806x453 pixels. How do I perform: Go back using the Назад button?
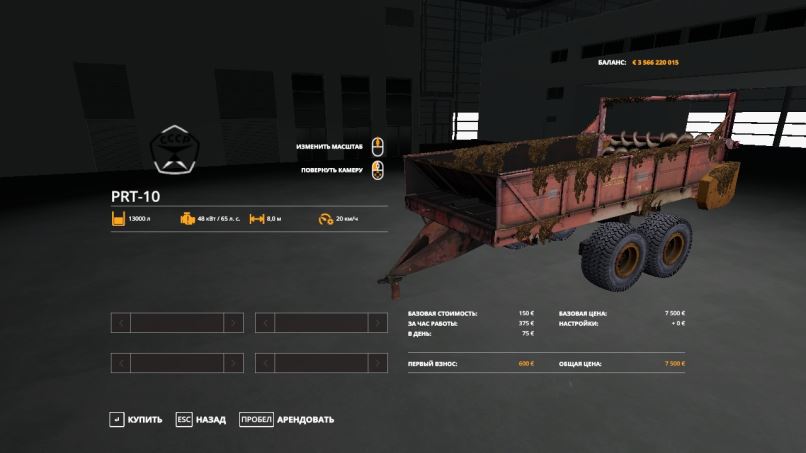click(201, 419)
